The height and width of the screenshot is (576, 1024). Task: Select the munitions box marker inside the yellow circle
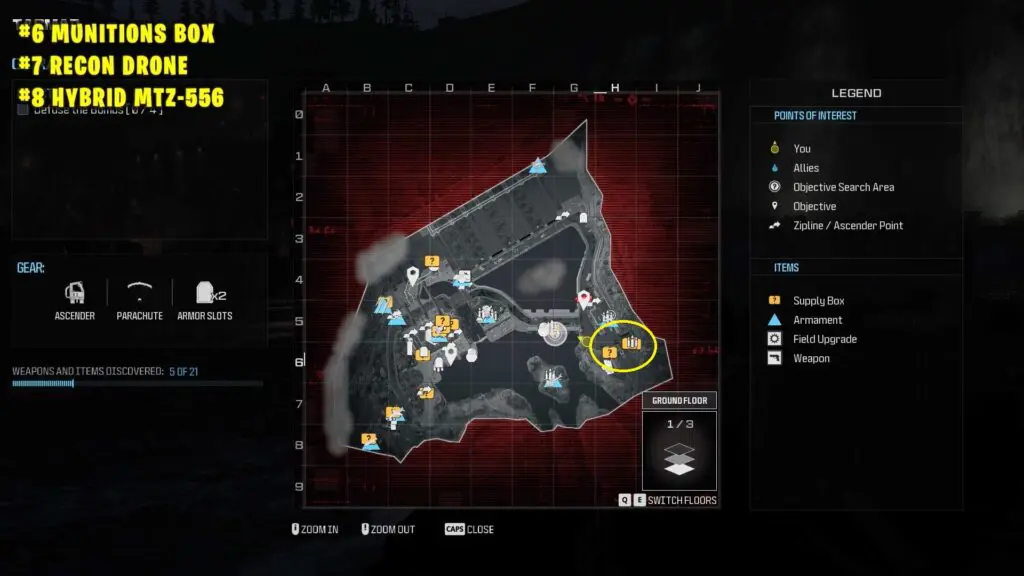click(631, 343)
